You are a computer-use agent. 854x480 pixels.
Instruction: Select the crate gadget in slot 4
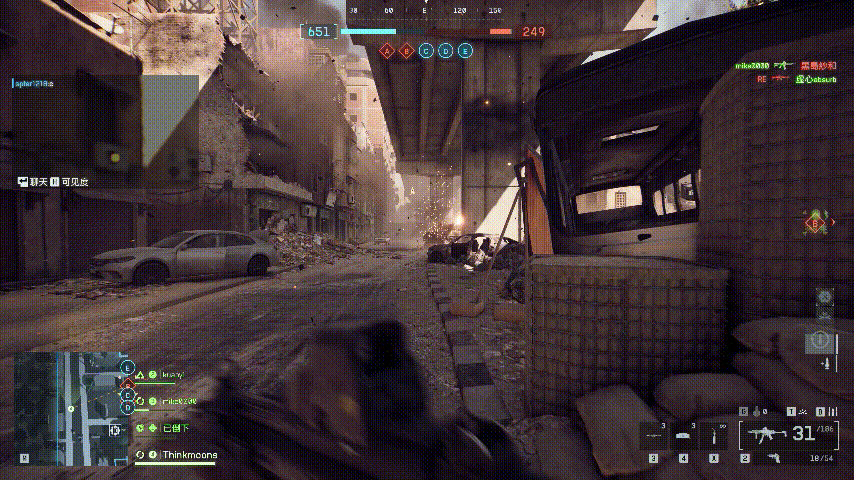tap(685, 436)
